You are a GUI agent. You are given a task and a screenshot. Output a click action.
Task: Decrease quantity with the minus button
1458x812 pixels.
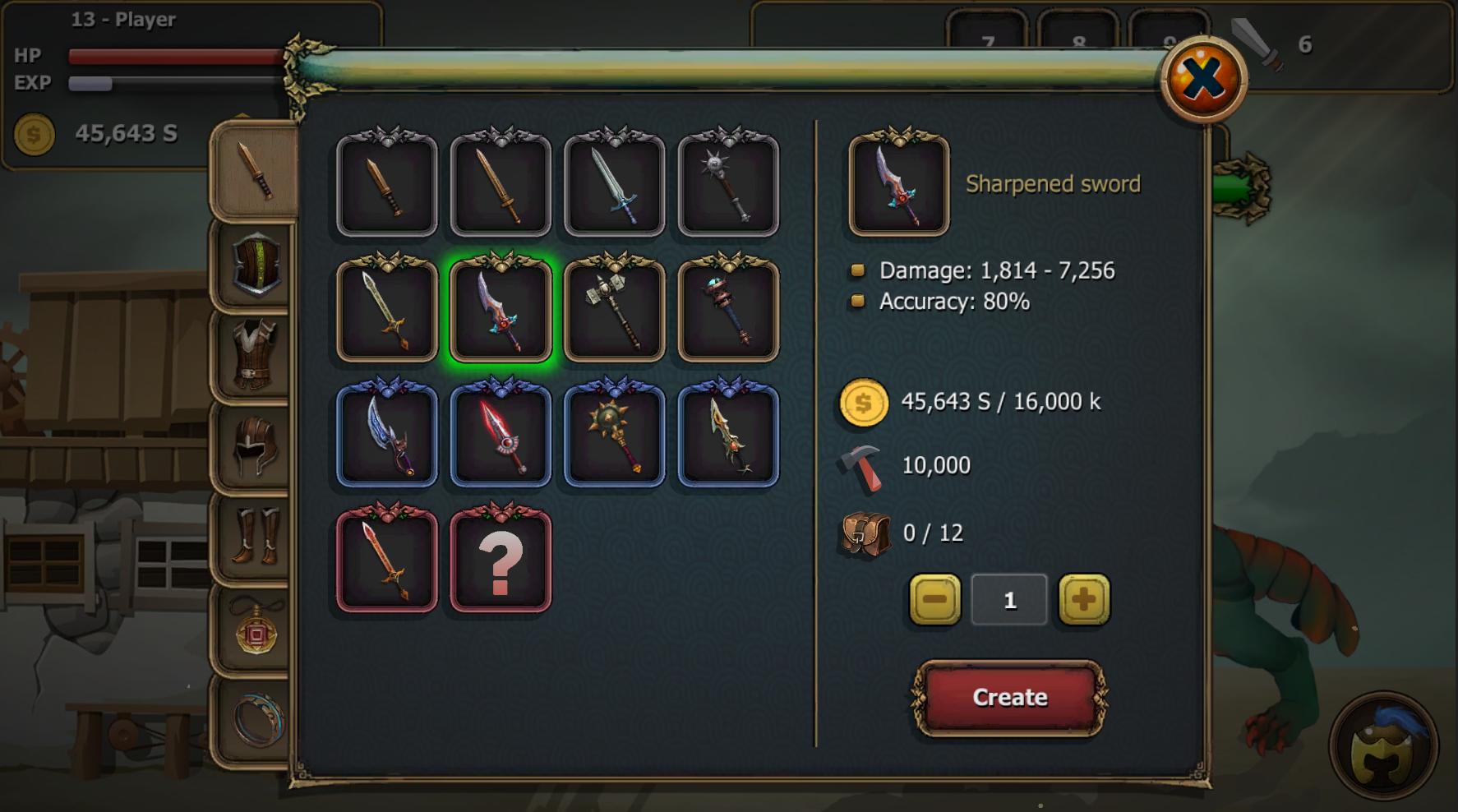pos(934,599)
